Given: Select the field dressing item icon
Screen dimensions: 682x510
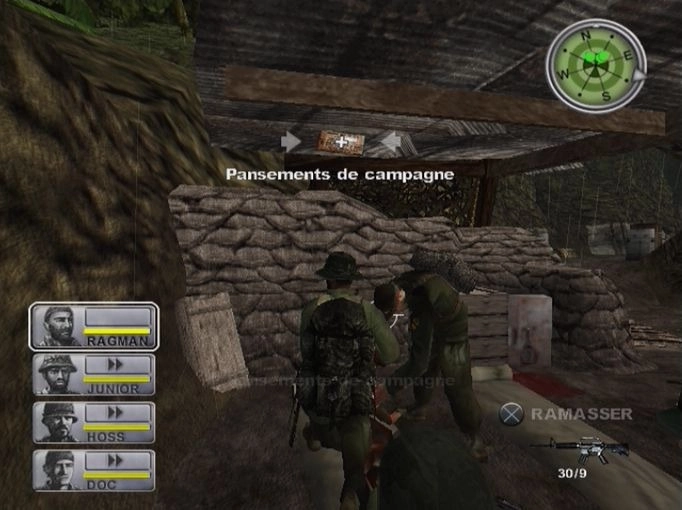Looking at the screenshot, I should 340,143.
